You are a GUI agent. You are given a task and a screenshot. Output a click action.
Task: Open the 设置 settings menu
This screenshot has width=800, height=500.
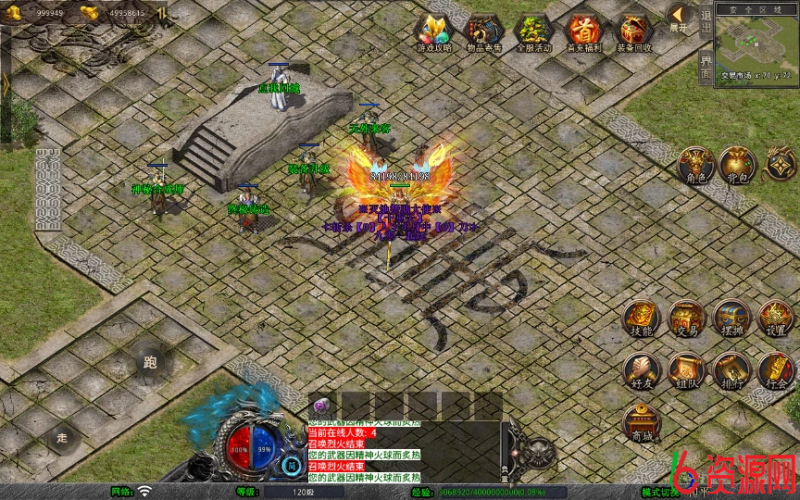pyautogui.click(x=776, y=318)
